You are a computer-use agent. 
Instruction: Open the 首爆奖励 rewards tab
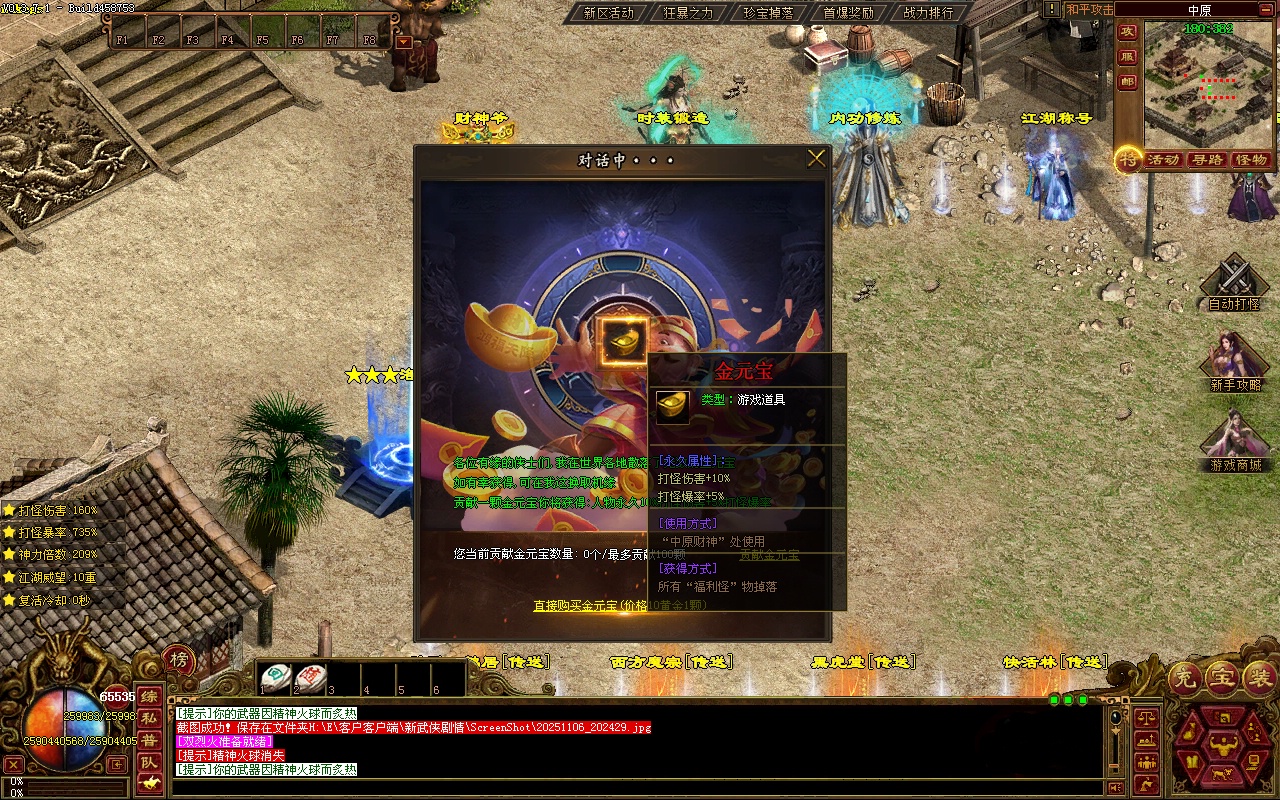(848, 13)
